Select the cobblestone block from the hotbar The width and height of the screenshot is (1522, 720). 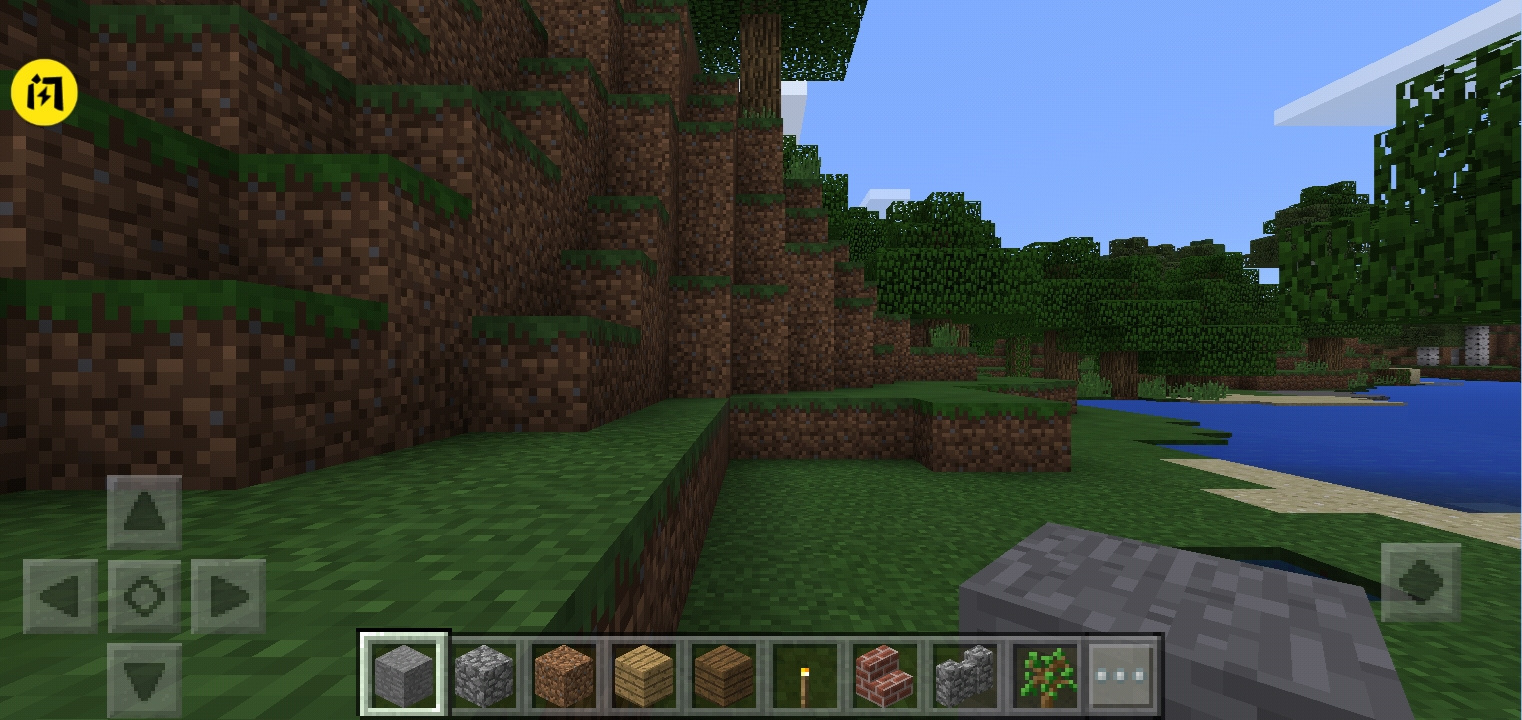[x=483, y=672]
